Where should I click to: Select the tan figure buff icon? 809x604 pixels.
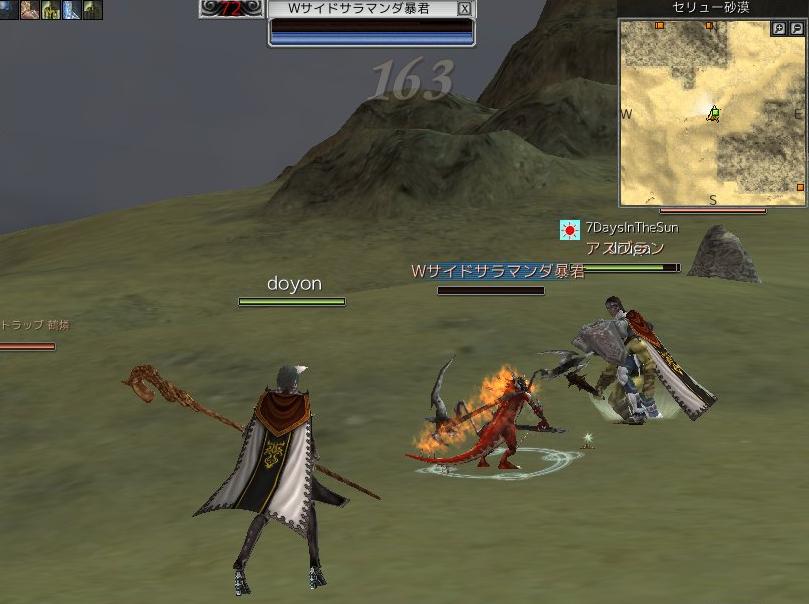click(29, 10)
